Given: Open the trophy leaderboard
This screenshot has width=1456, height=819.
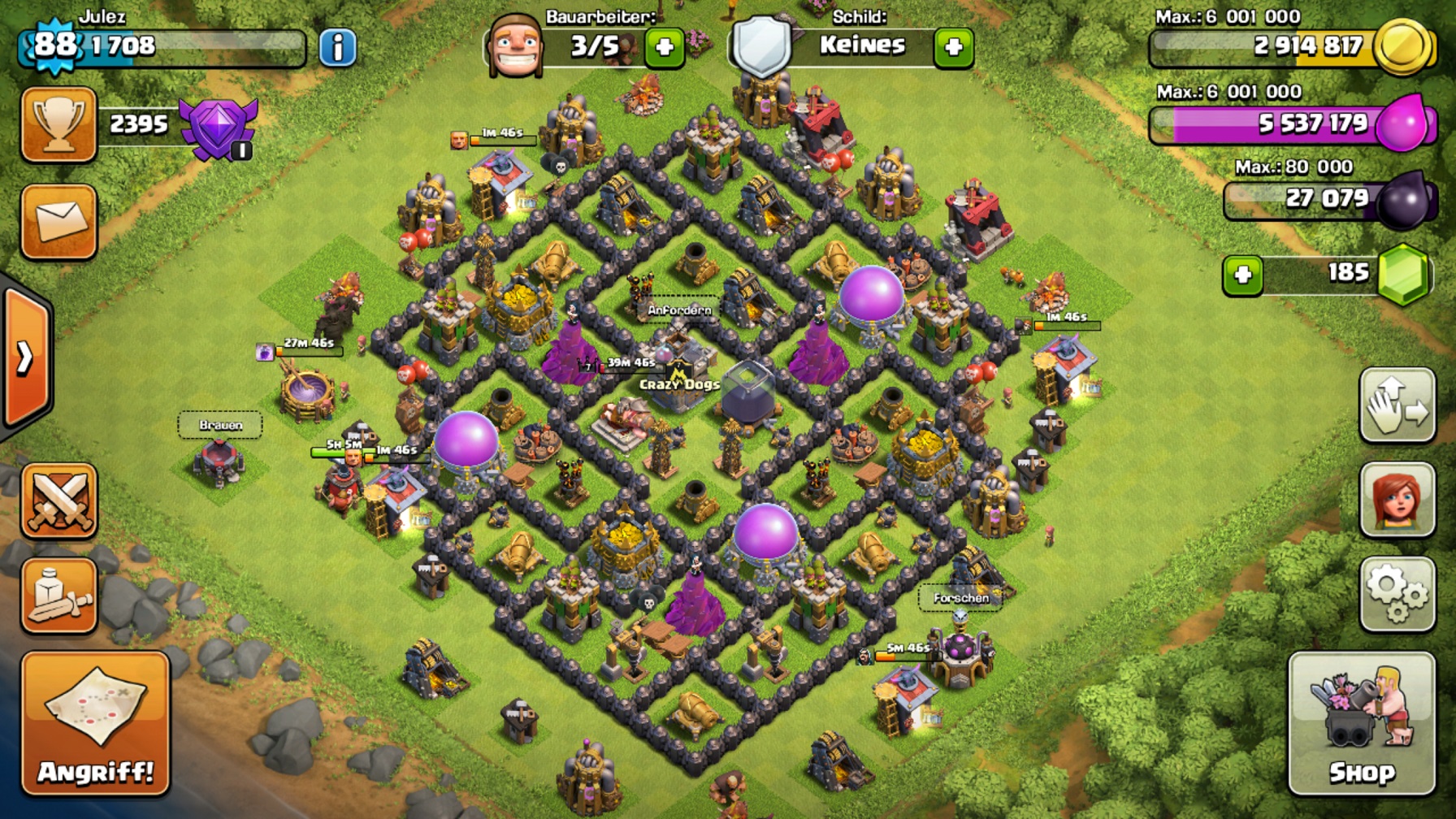Looking at the screenshot, I should 58,124.
